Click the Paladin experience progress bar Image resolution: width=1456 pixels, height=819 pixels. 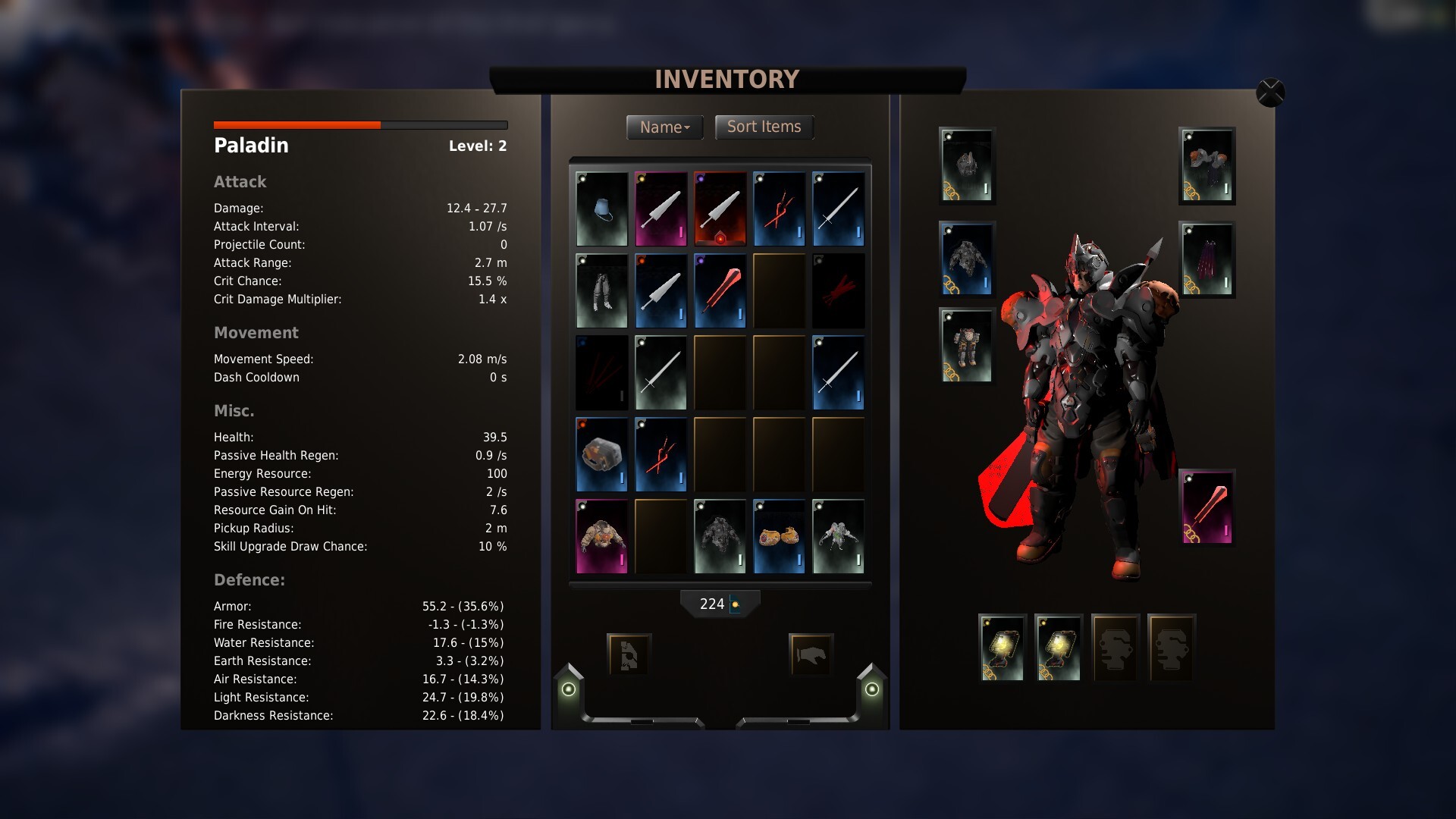click(360, 124)
